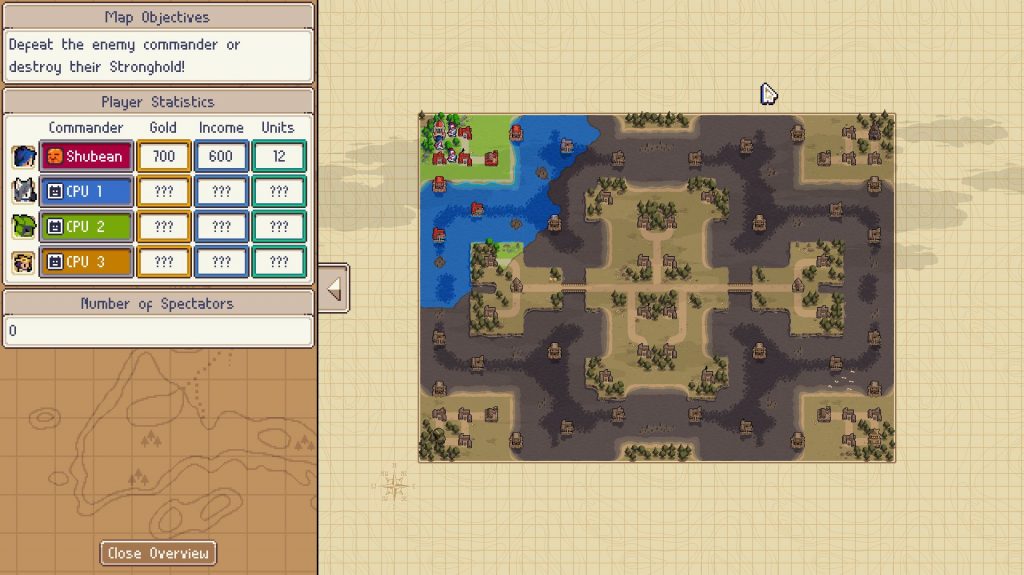This screenshot has height=575, width=1024.
Task: Select the CPU 3 player row
Action: (x=86, y=262)
